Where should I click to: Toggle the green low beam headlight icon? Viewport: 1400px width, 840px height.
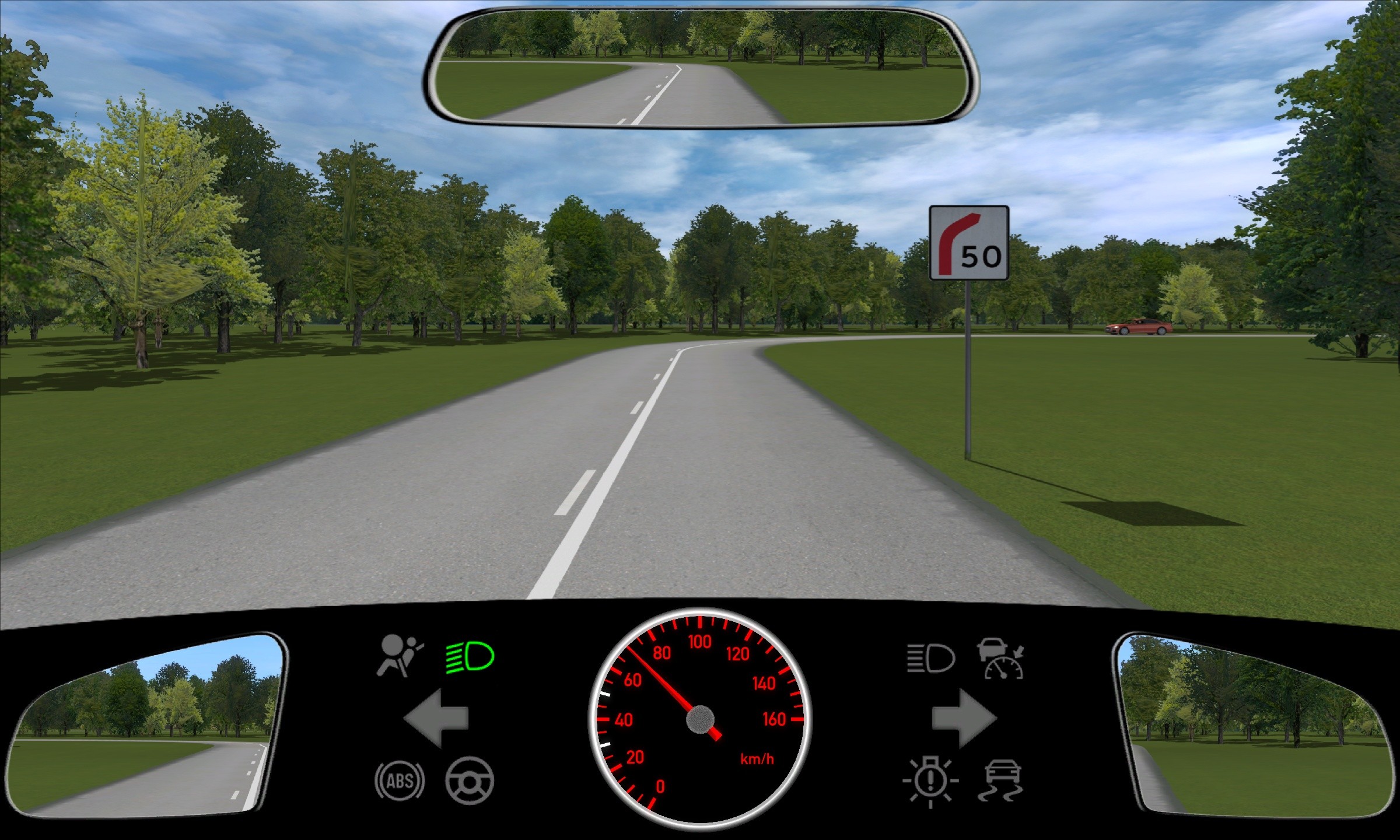coord(470,657)
